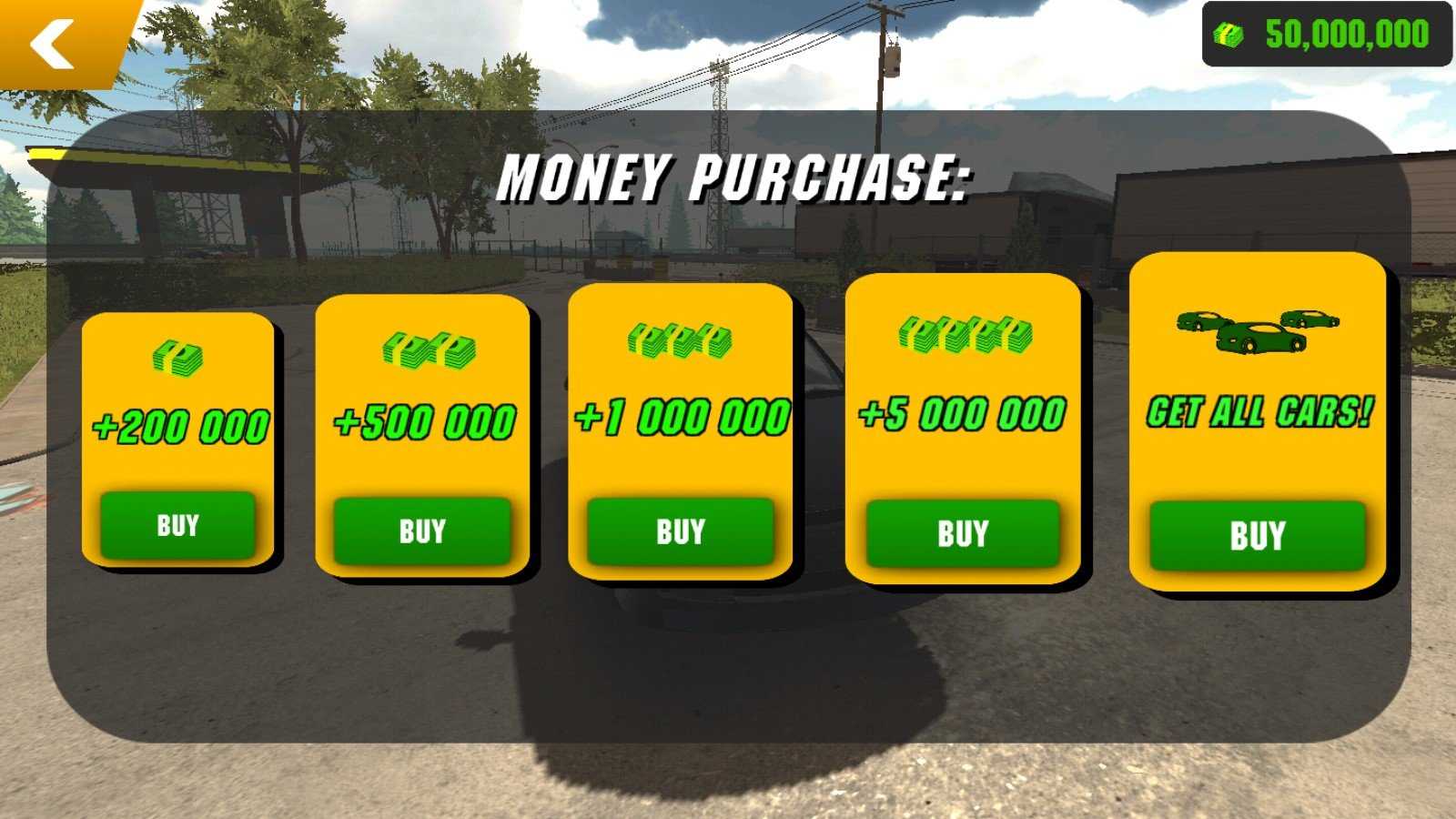
Task: Go back with the white arrow button
Action: click(53, 44)
